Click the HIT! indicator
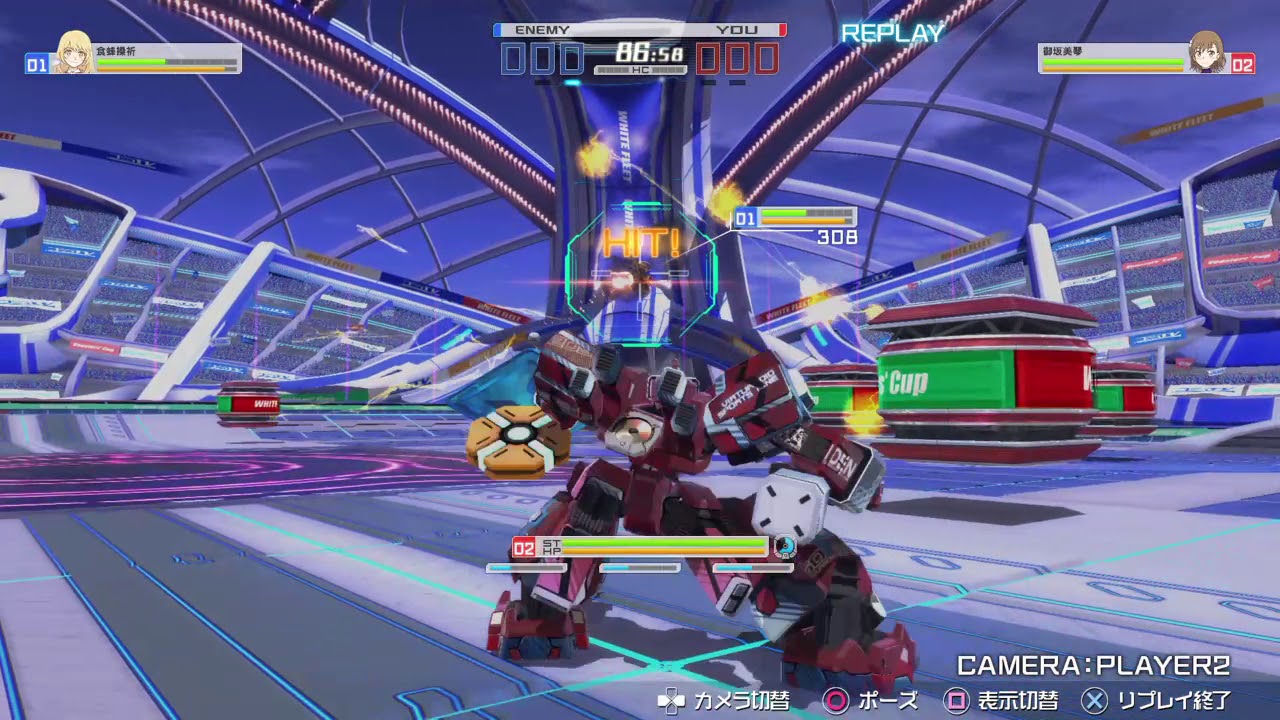Viewport: 1280px width, 720px height. (x=643, y=240)
